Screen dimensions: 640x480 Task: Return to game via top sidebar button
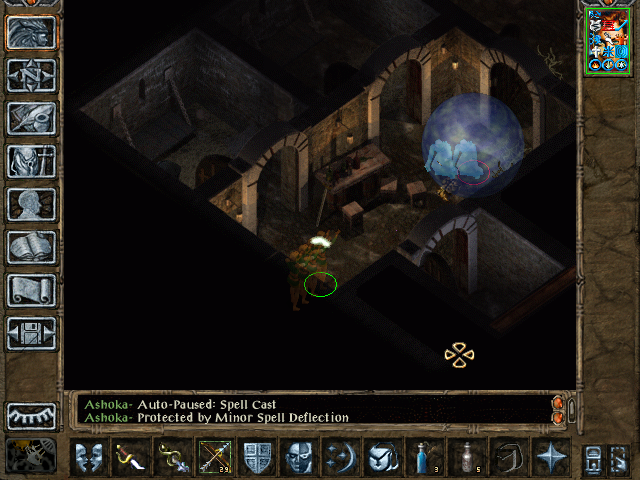[32, 32]
